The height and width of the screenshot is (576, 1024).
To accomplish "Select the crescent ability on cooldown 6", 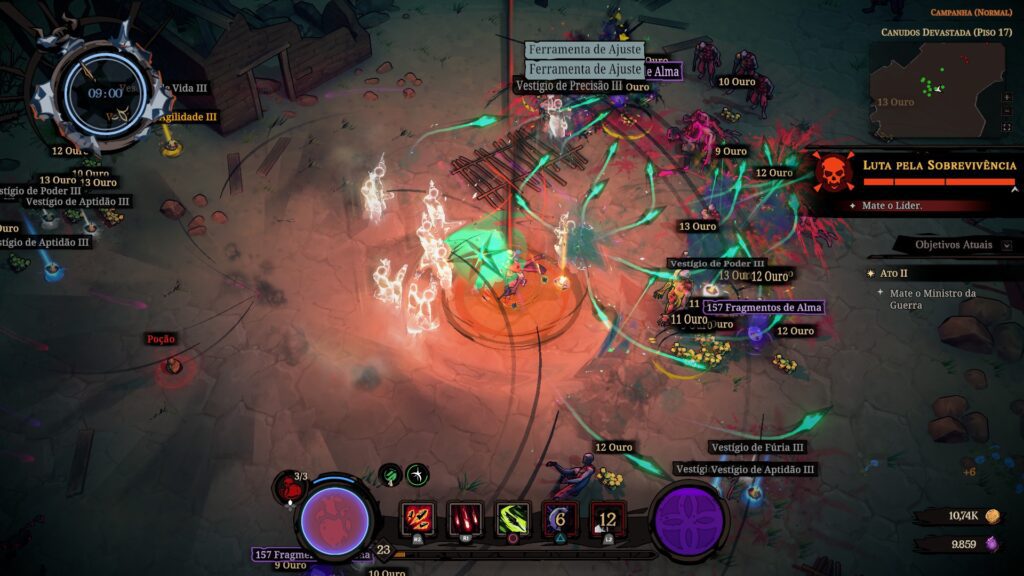I will click(x=560, y=520).
